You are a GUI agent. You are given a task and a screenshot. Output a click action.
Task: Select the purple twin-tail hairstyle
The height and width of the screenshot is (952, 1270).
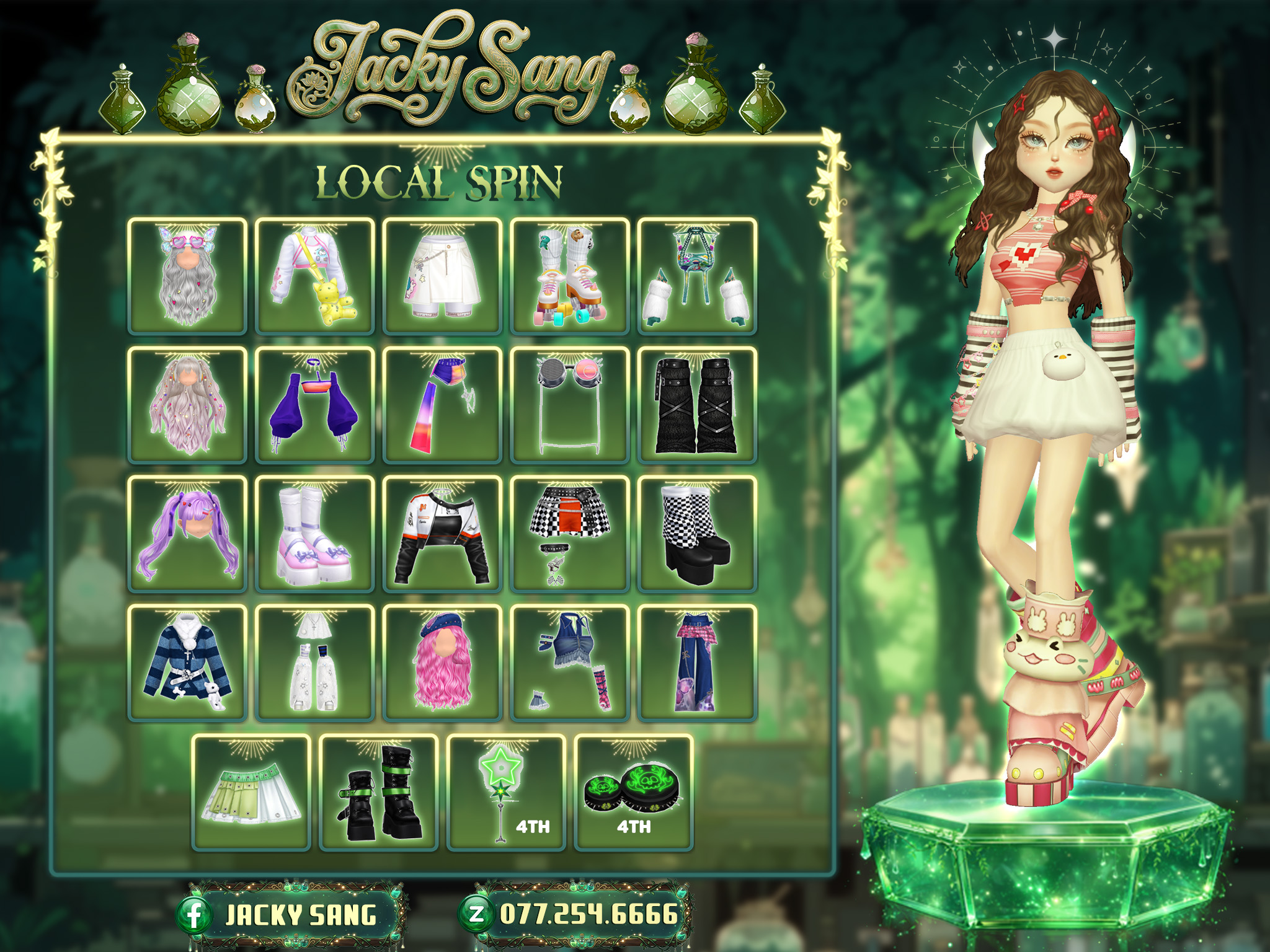pyautogui.click(x=187, y=534)
